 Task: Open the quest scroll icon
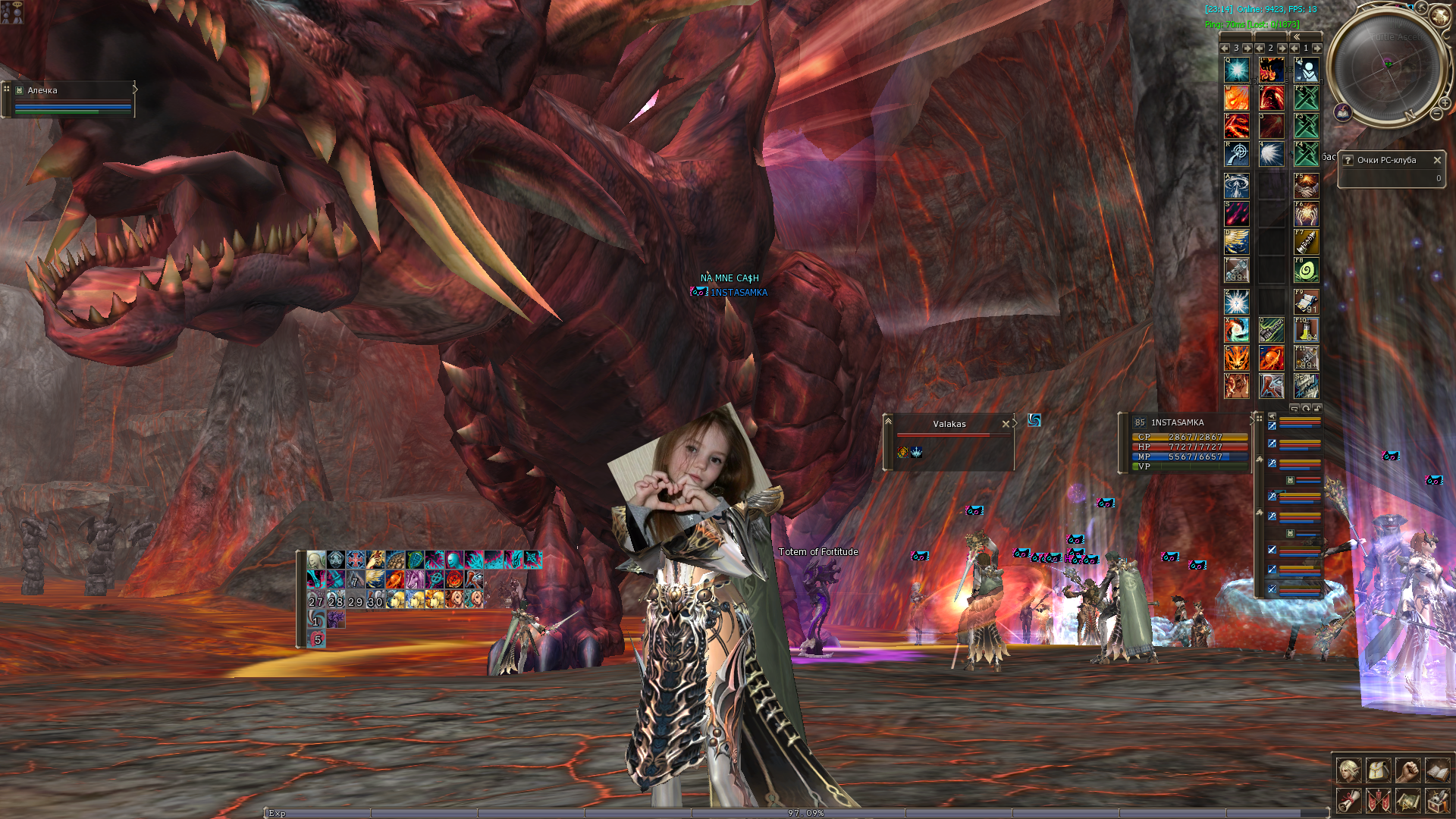(x=1348, y=800)
